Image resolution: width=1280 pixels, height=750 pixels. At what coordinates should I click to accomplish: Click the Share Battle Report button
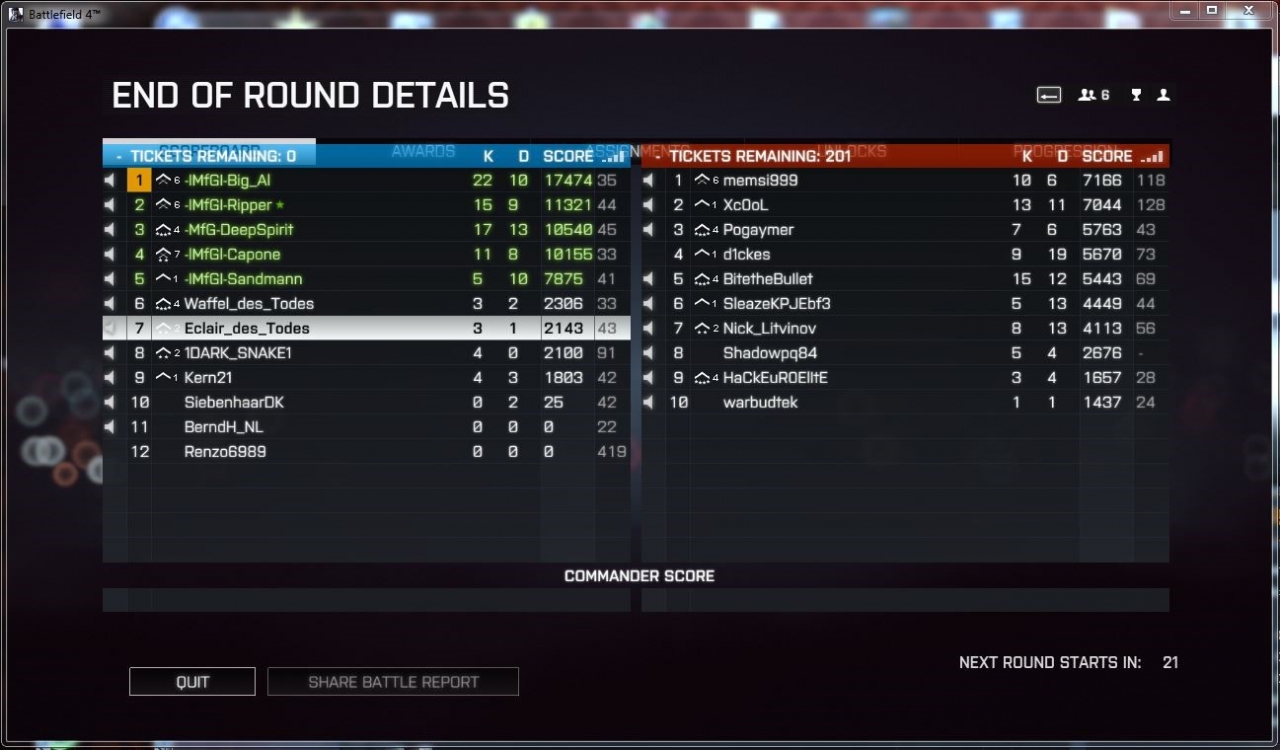pos(393,682)
